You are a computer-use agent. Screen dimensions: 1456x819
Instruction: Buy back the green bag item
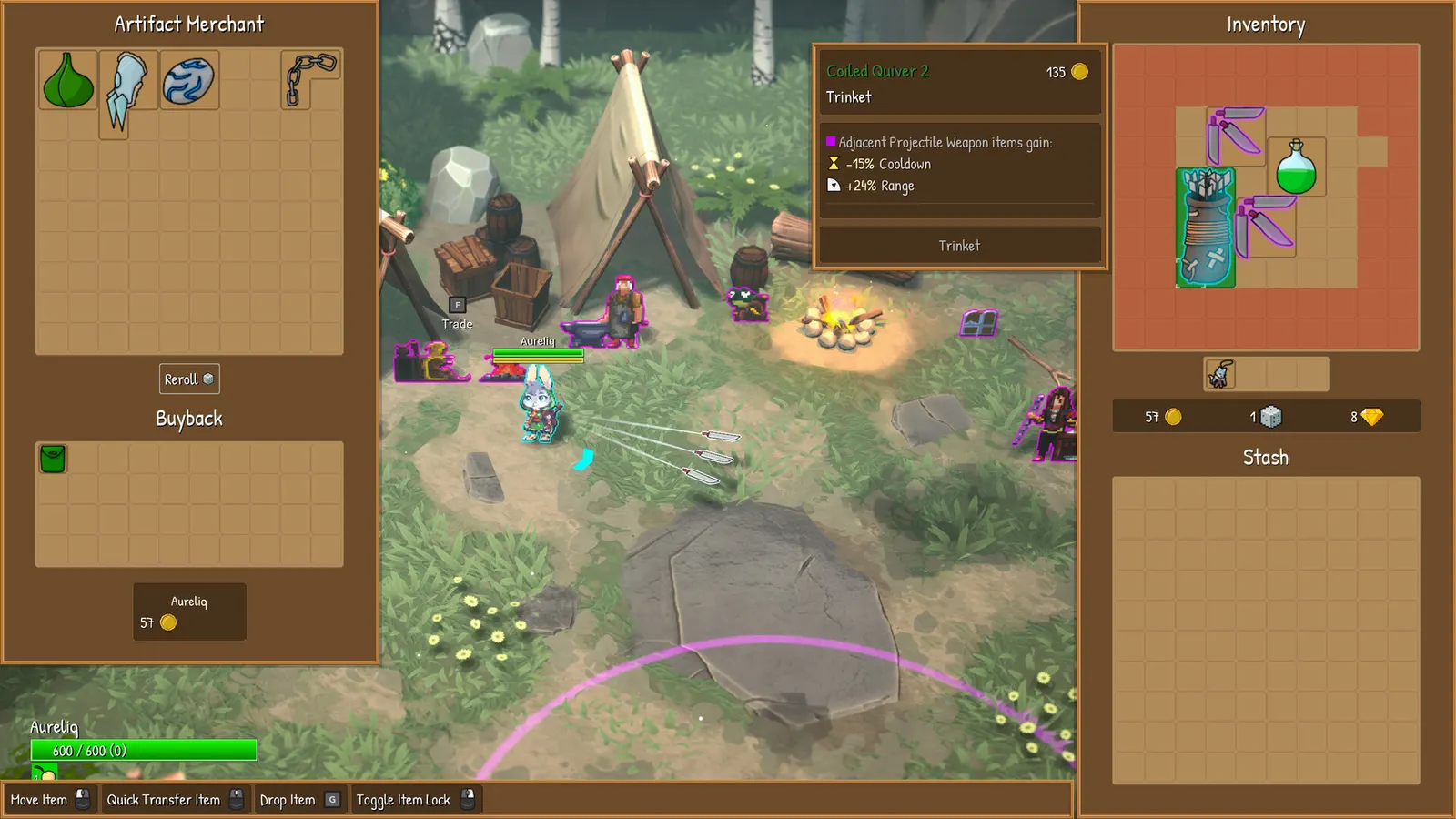coord(53,459)
